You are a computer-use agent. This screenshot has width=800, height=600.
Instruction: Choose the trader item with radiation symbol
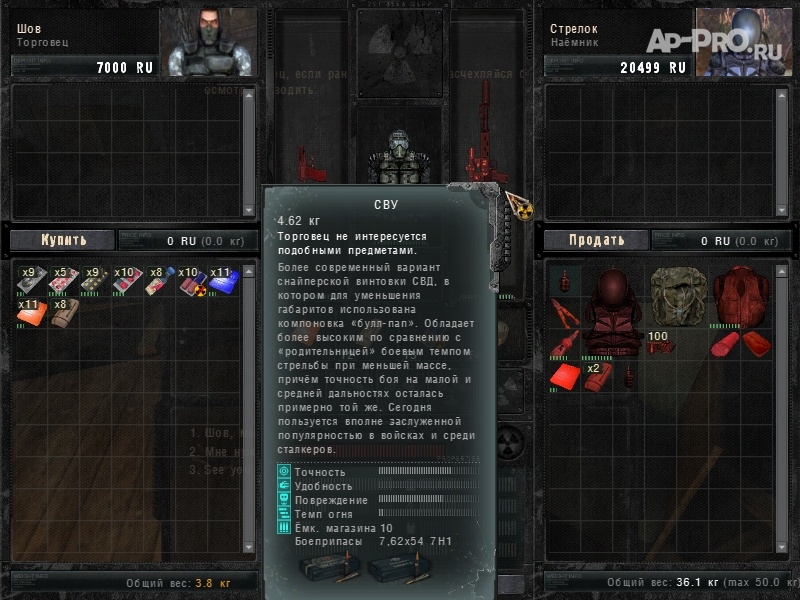click(190, 283)
